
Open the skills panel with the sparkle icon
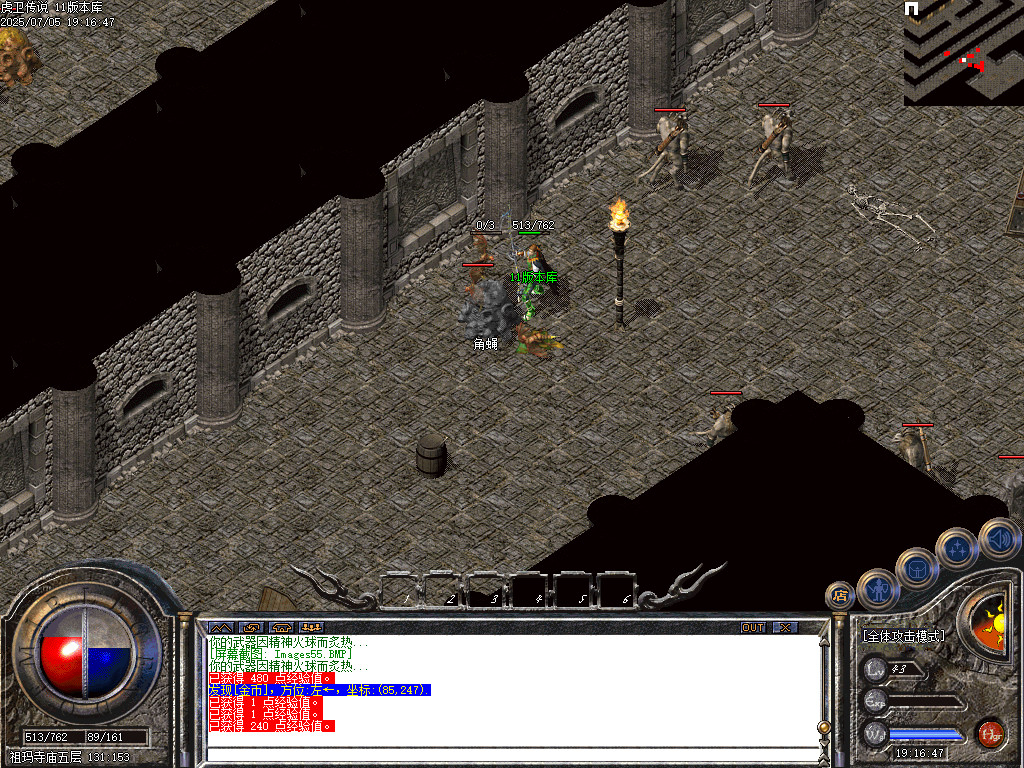point(957,548)
